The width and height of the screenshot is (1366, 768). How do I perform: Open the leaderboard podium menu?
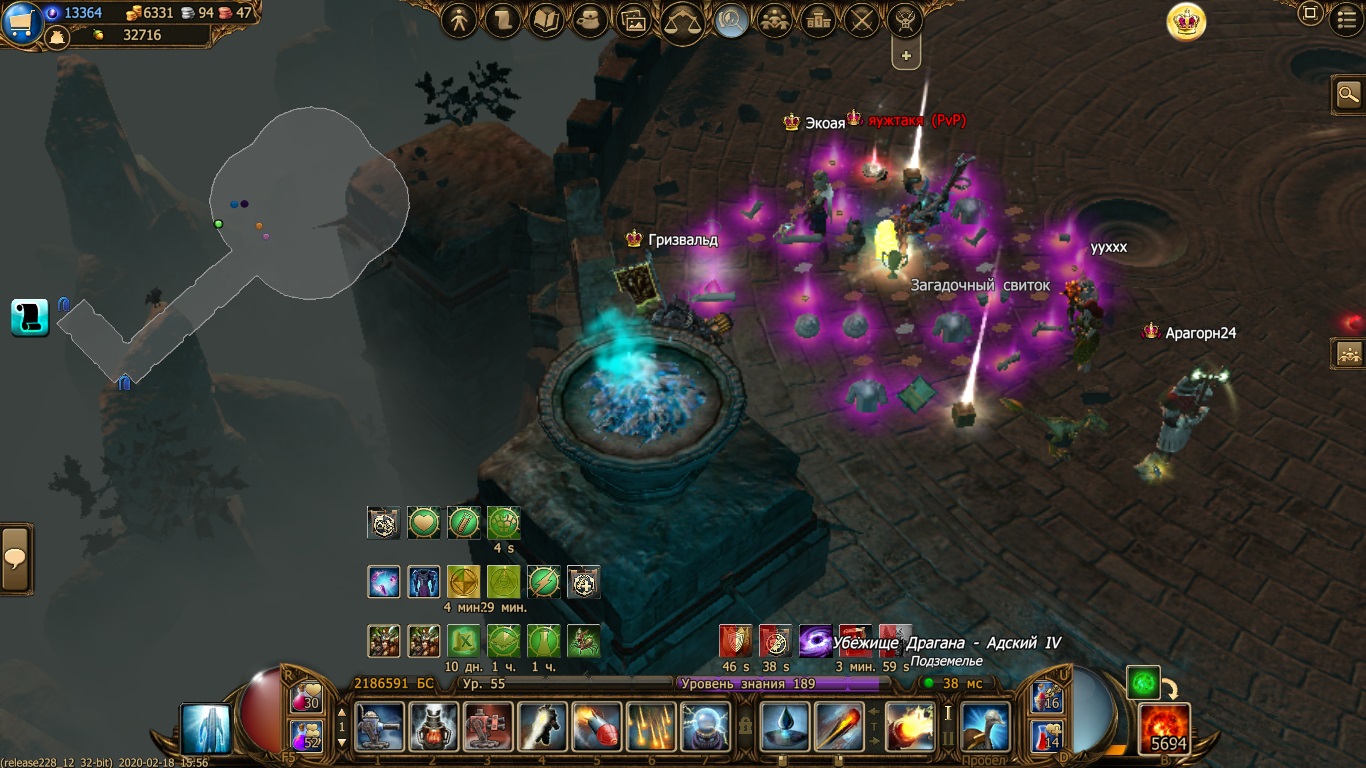pos(817,20)
